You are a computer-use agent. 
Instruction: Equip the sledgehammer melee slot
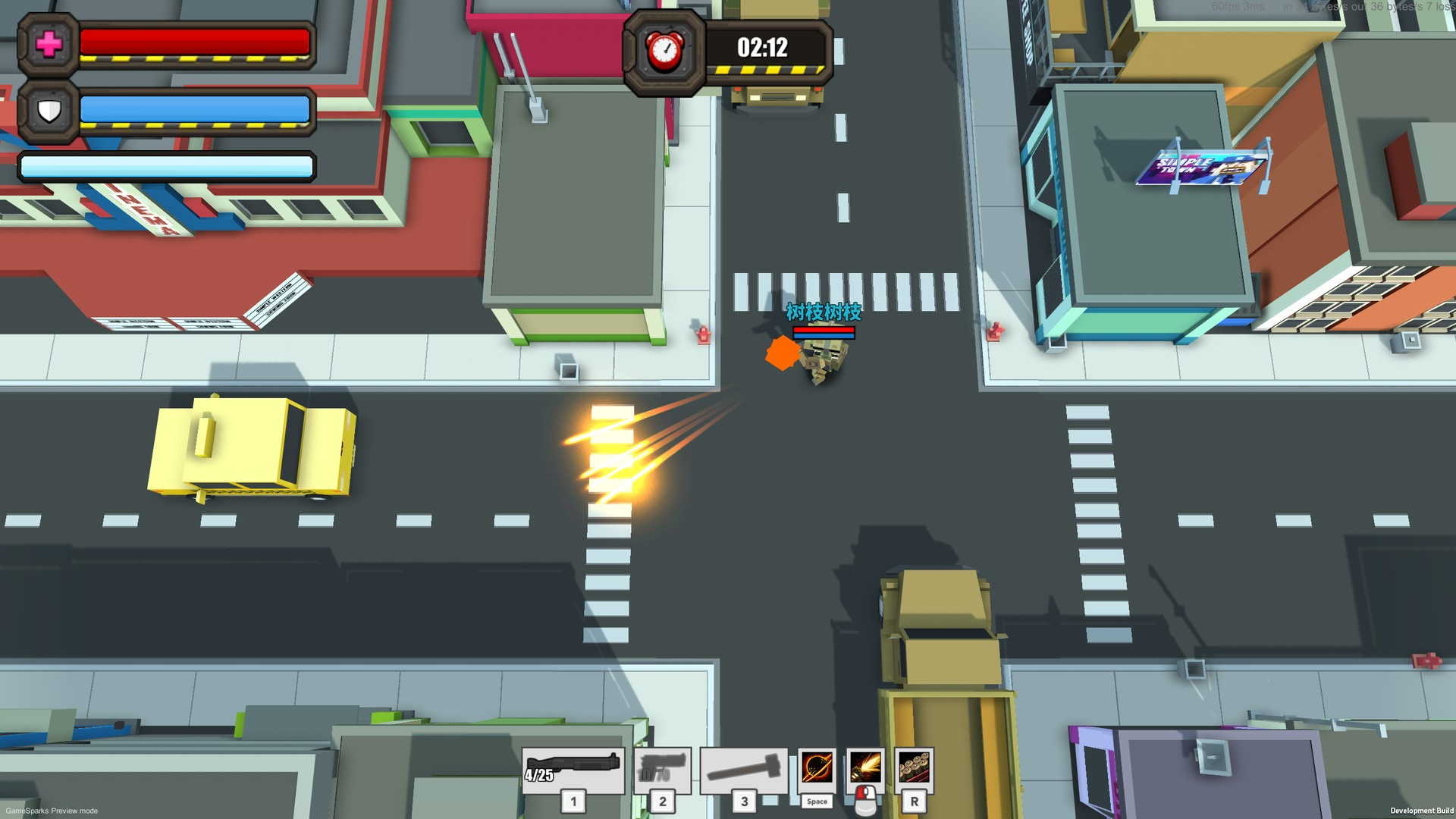point(744,769)
